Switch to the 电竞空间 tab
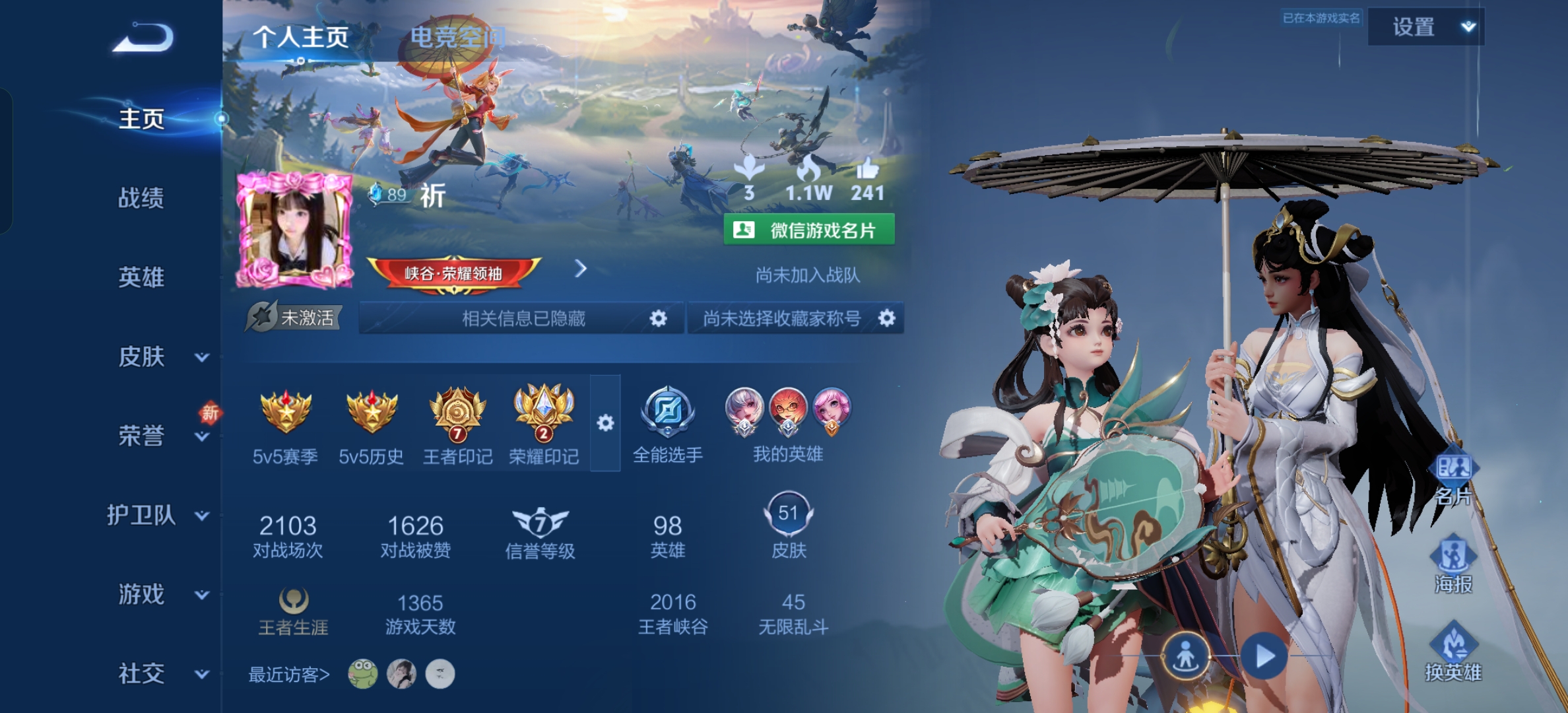1568x713 pixels. [x=457, y=37]
